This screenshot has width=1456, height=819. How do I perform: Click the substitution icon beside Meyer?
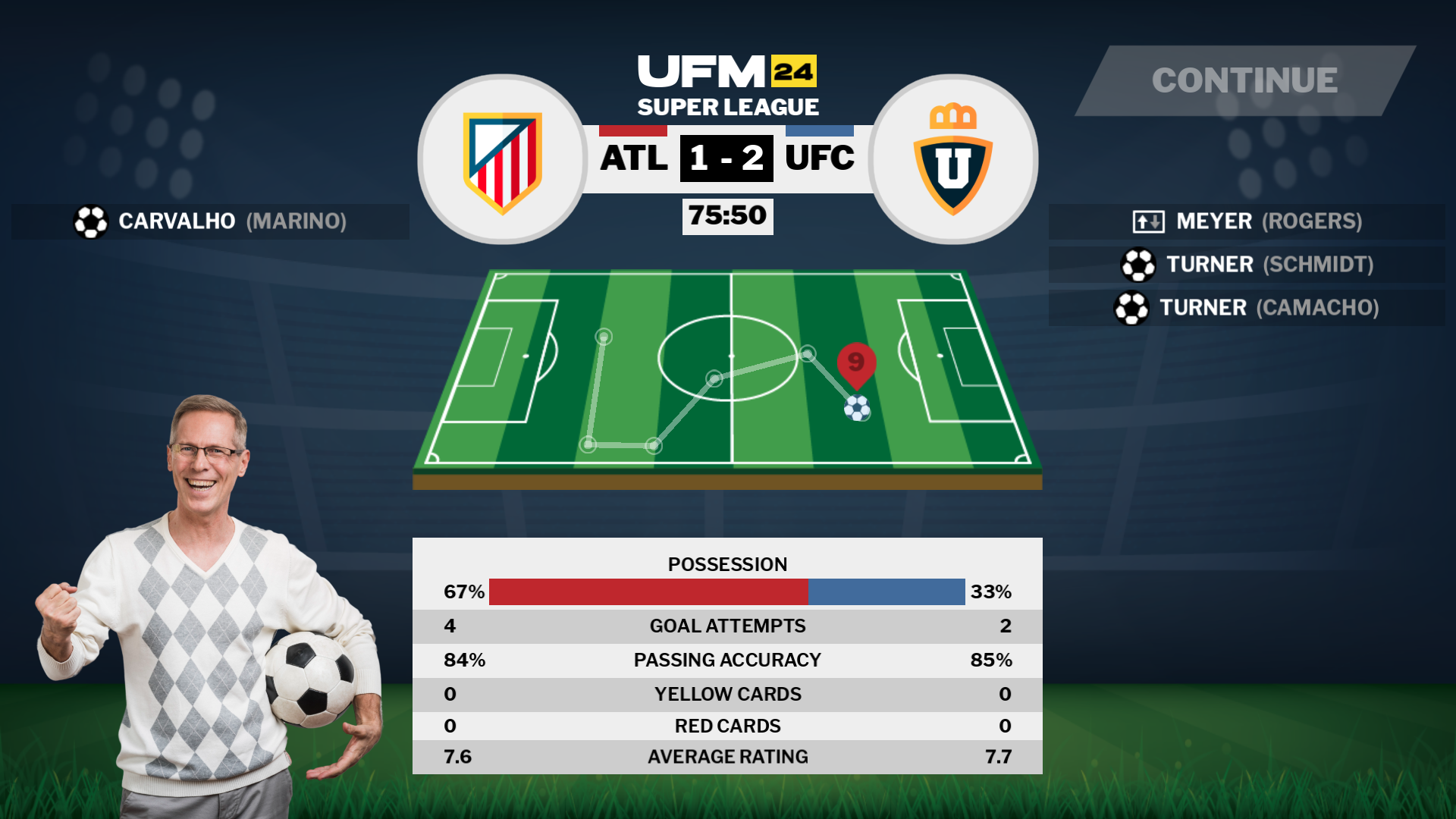1147,221
